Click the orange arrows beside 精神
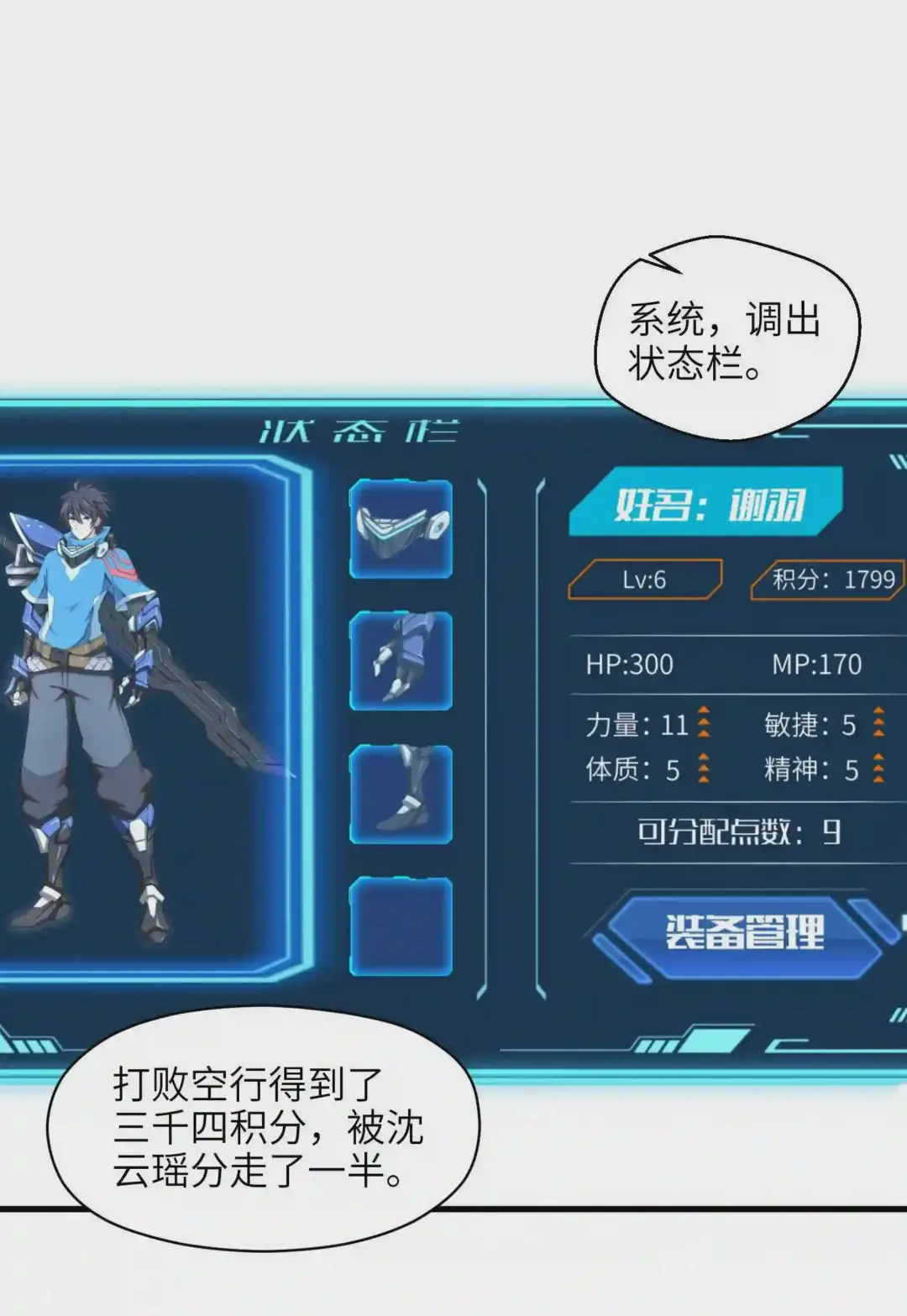Image resolution: width=907 pixels, height=1316 pixels. [x=878, y=768]
